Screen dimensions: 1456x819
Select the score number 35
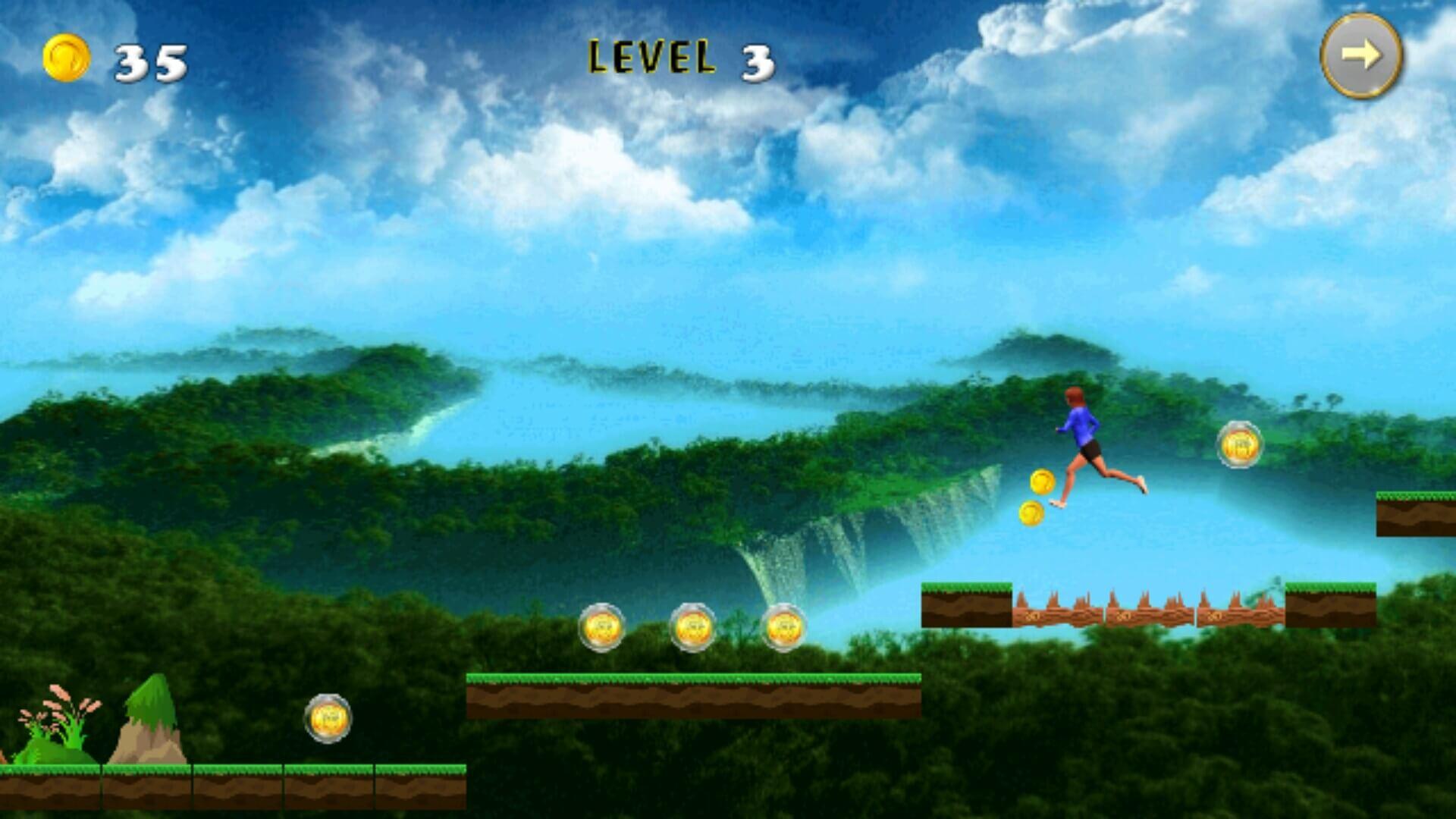[x=149, y=61]
